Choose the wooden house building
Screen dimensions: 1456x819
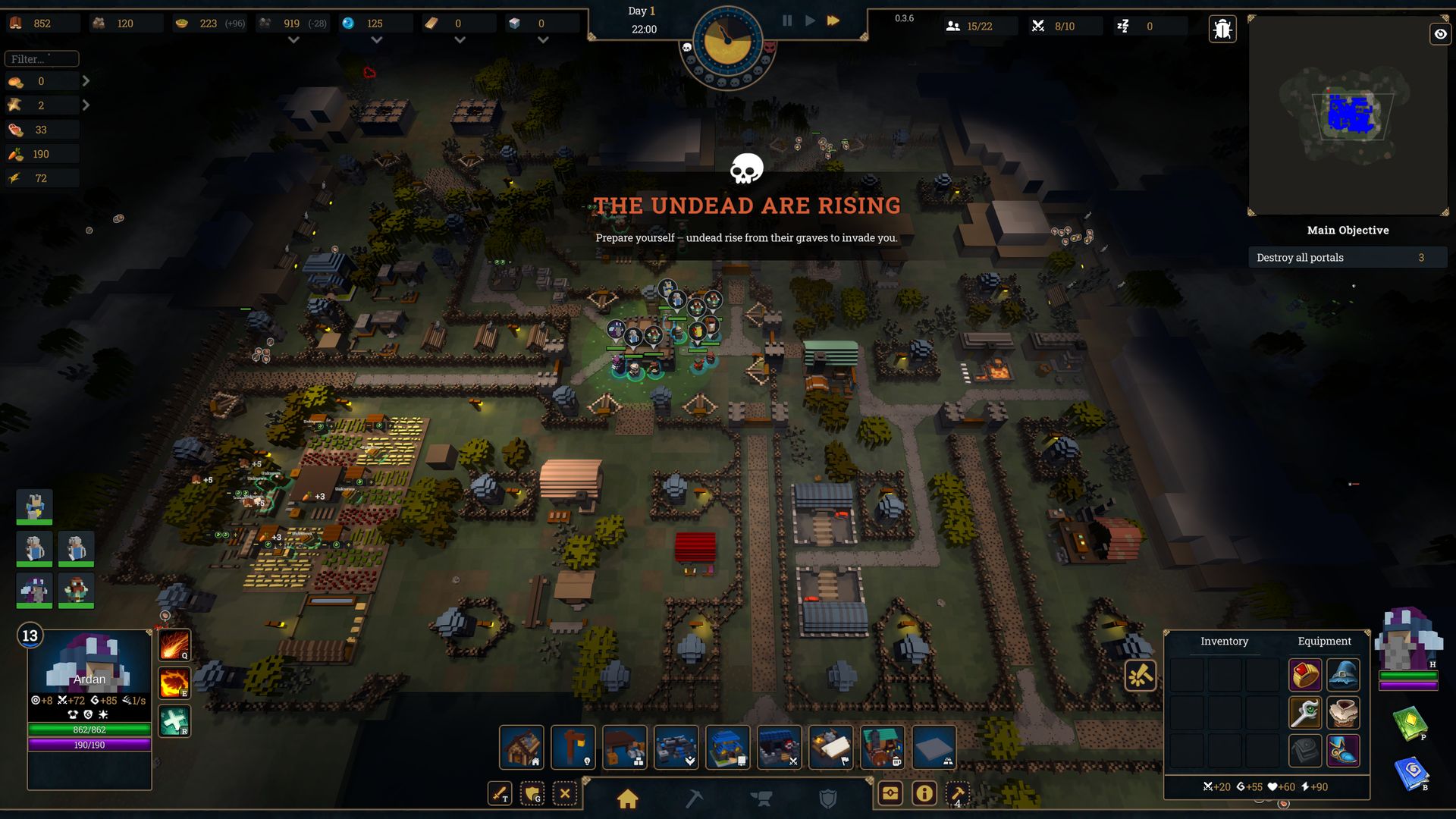pyautogui.click(x=522, y=747)
